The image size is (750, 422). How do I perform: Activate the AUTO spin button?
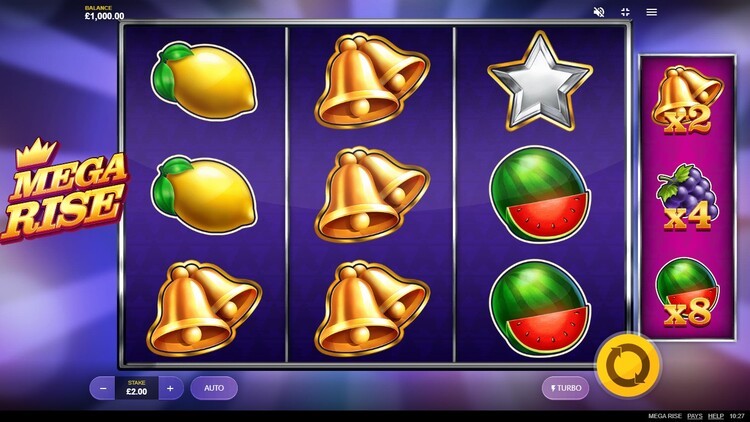(214, 388)
